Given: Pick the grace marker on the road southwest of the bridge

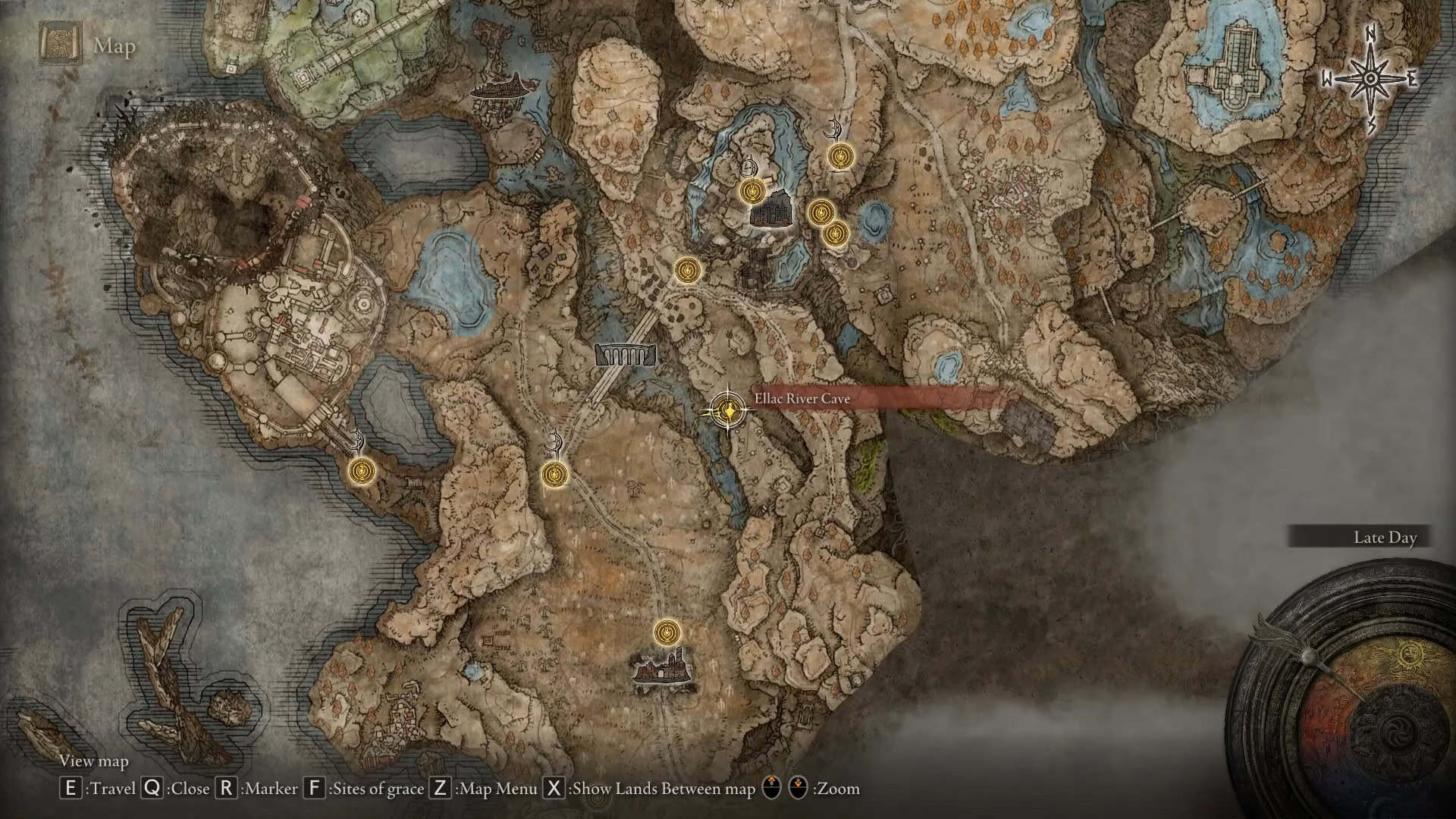Looking at the screenshot, I should 556,475.
